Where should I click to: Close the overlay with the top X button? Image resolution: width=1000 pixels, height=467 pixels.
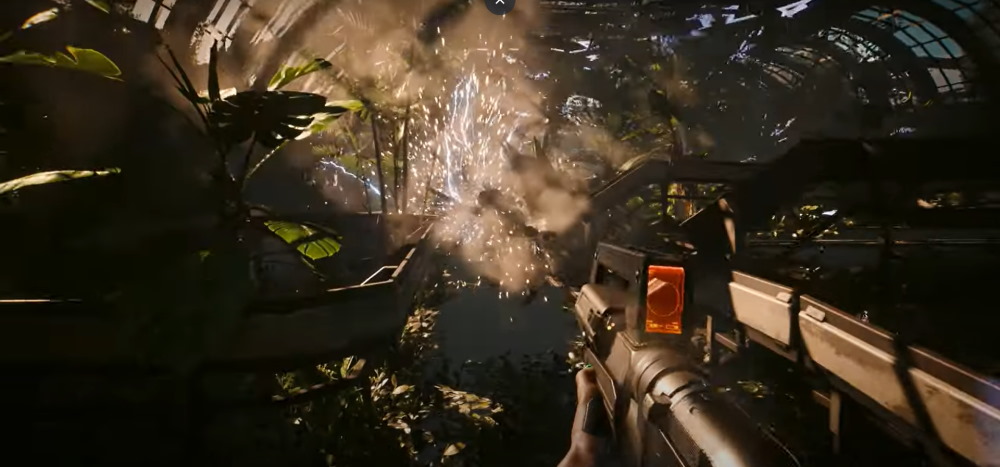point(500,3)
